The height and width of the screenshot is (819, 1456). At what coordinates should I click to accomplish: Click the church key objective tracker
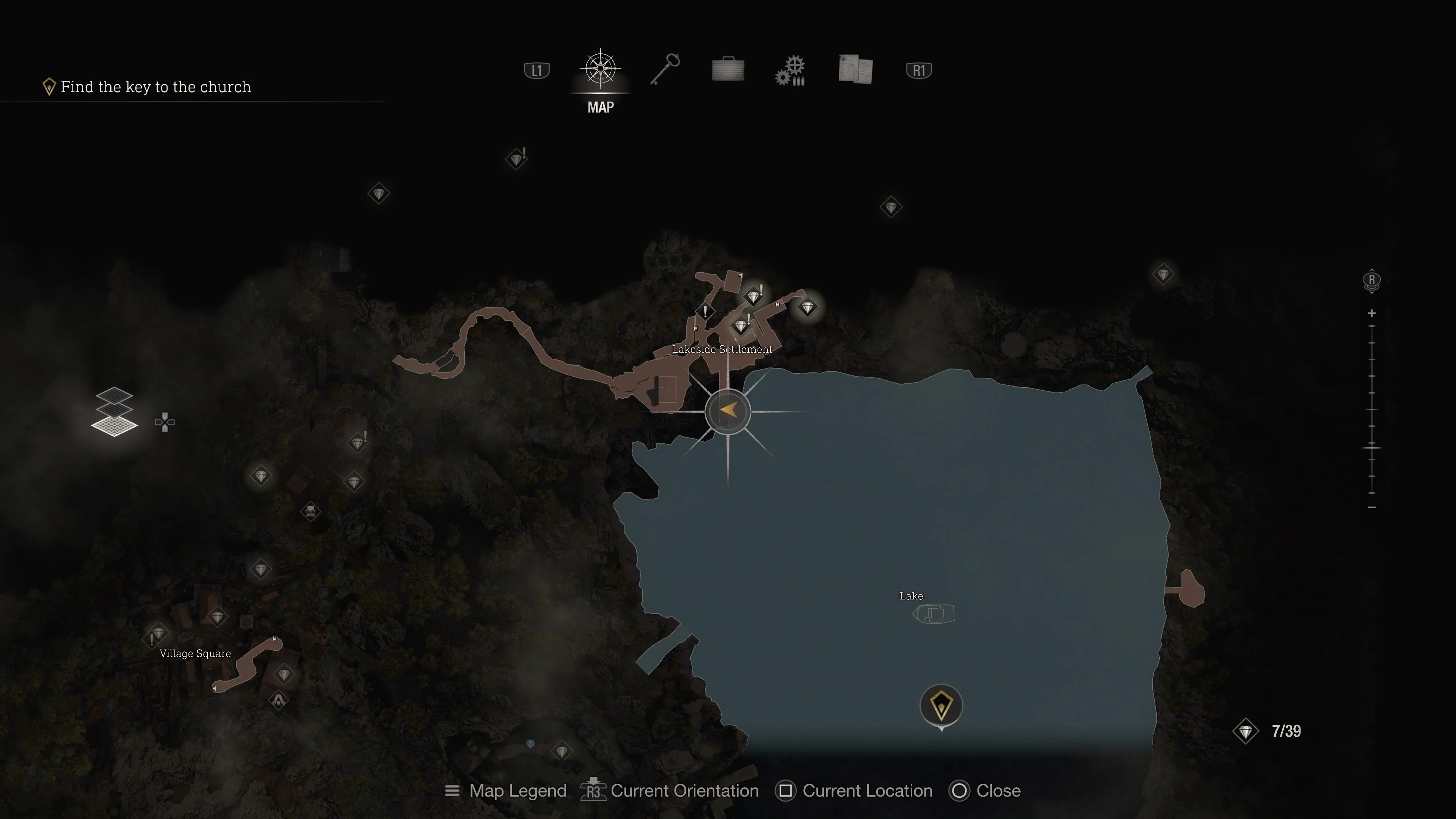[x=155, y=87]
